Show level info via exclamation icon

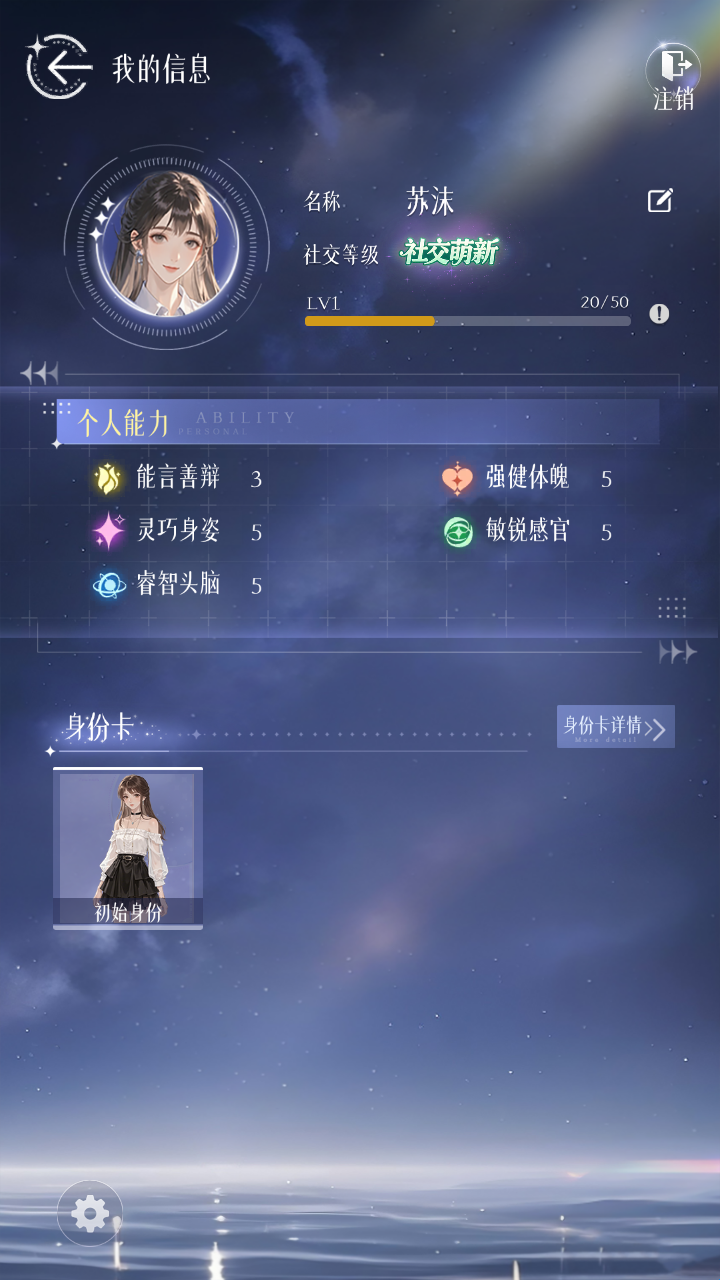[659, 314]
